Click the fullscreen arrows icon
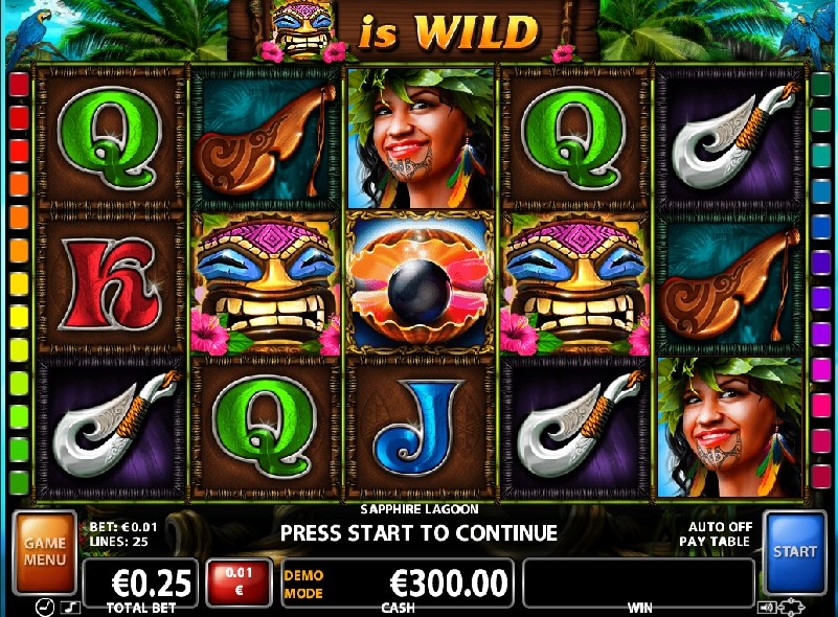838x617 pixels. (x=791, y=606)
